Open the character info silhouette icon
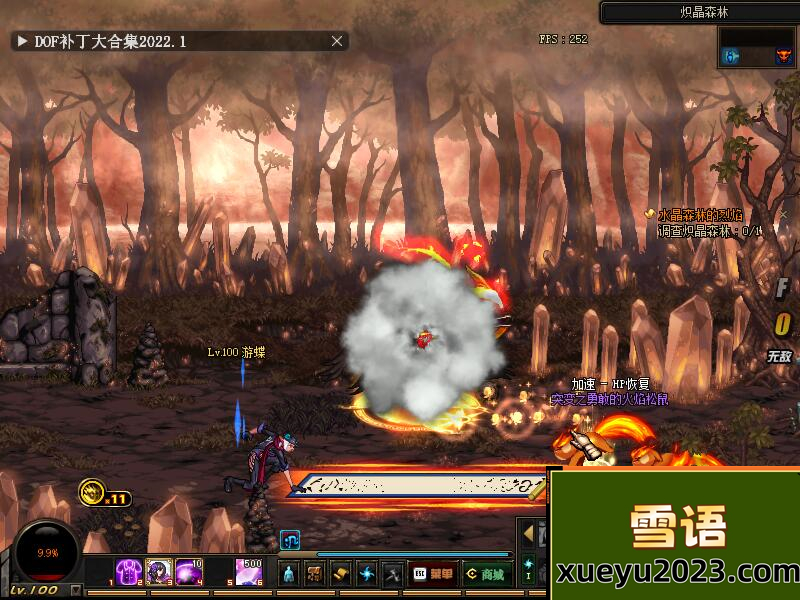Viewport: 800px width, 600px height. [x=289, y=574]
